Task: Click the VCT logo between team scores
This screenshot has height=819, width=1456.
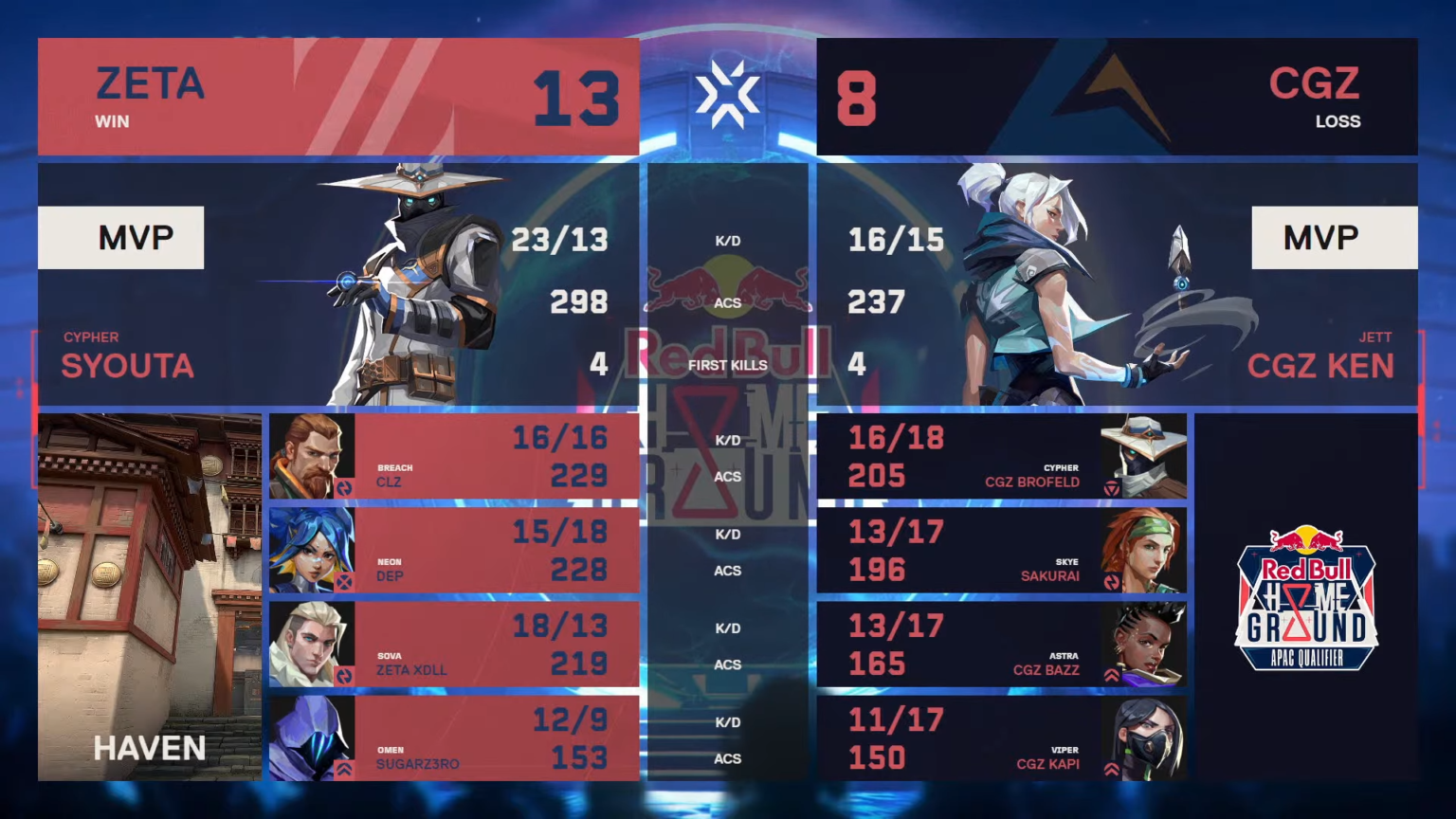Action: click(726, 95)
